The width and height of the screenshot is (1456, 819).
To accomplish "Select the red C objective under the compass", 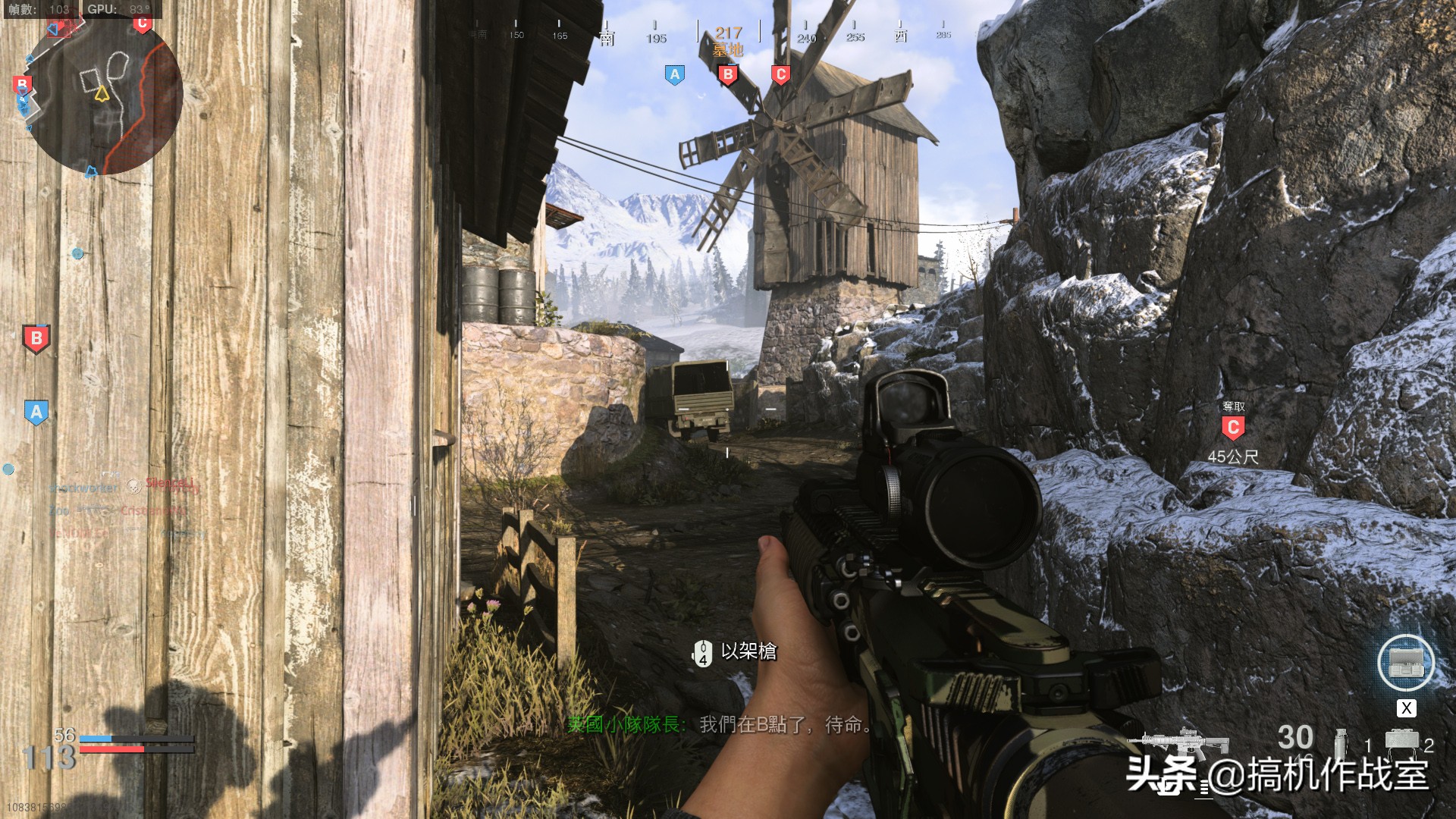I will pyautogui.click(x=780, y=74).
